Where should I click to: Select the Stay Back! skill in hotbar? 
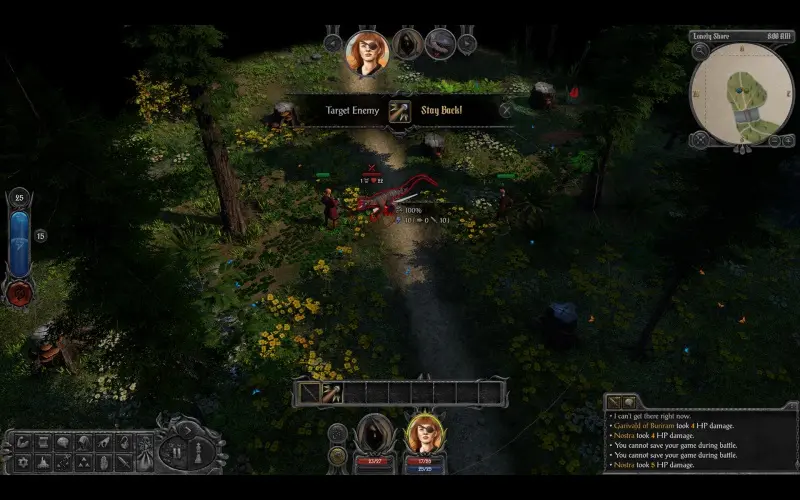[x=332, y=393]
